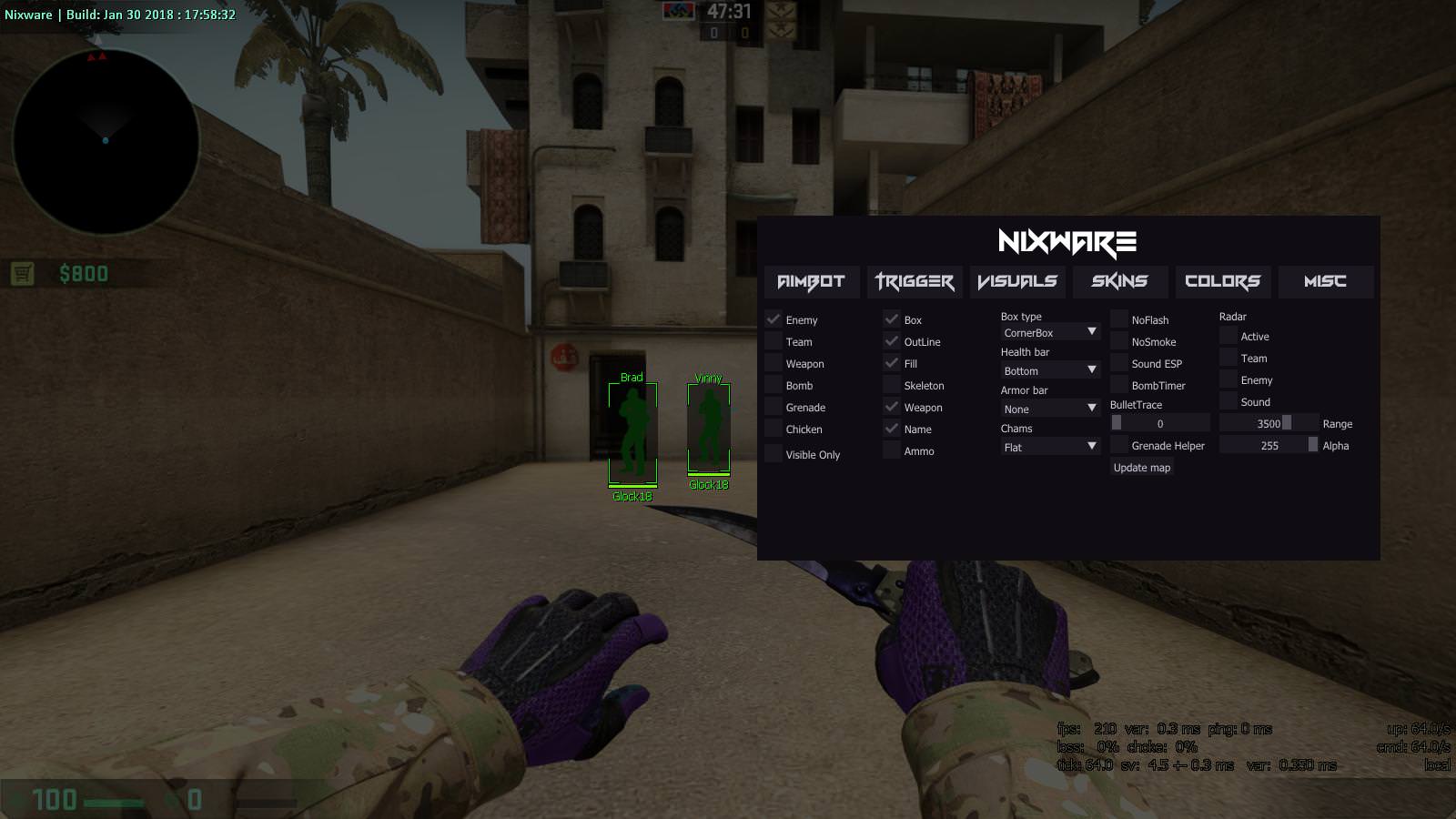The image size is (1456, 819).
Task: Click the Radar Range slider
Action: click(x=1269, y=424)
